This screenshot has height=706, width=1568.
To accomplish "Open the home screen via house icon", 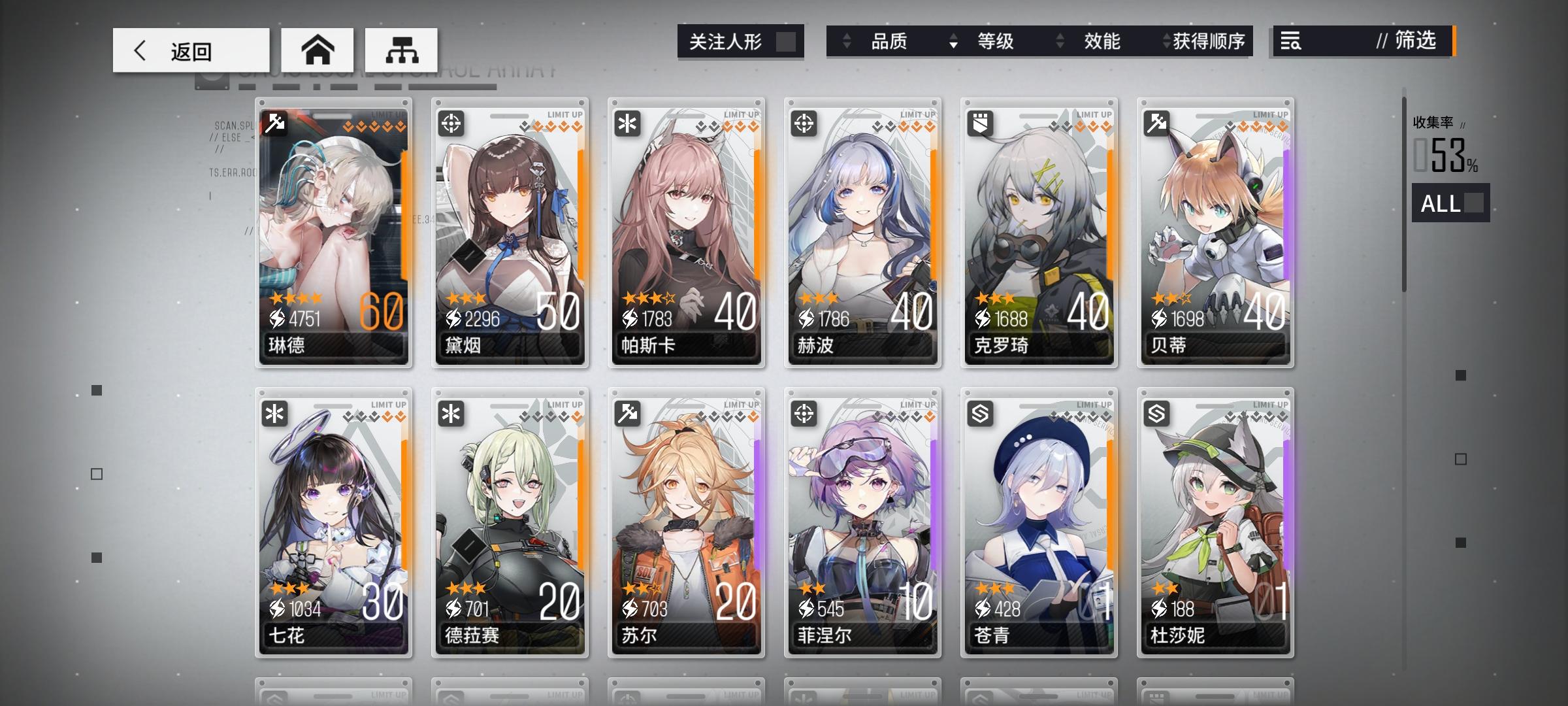I will 319,50.
